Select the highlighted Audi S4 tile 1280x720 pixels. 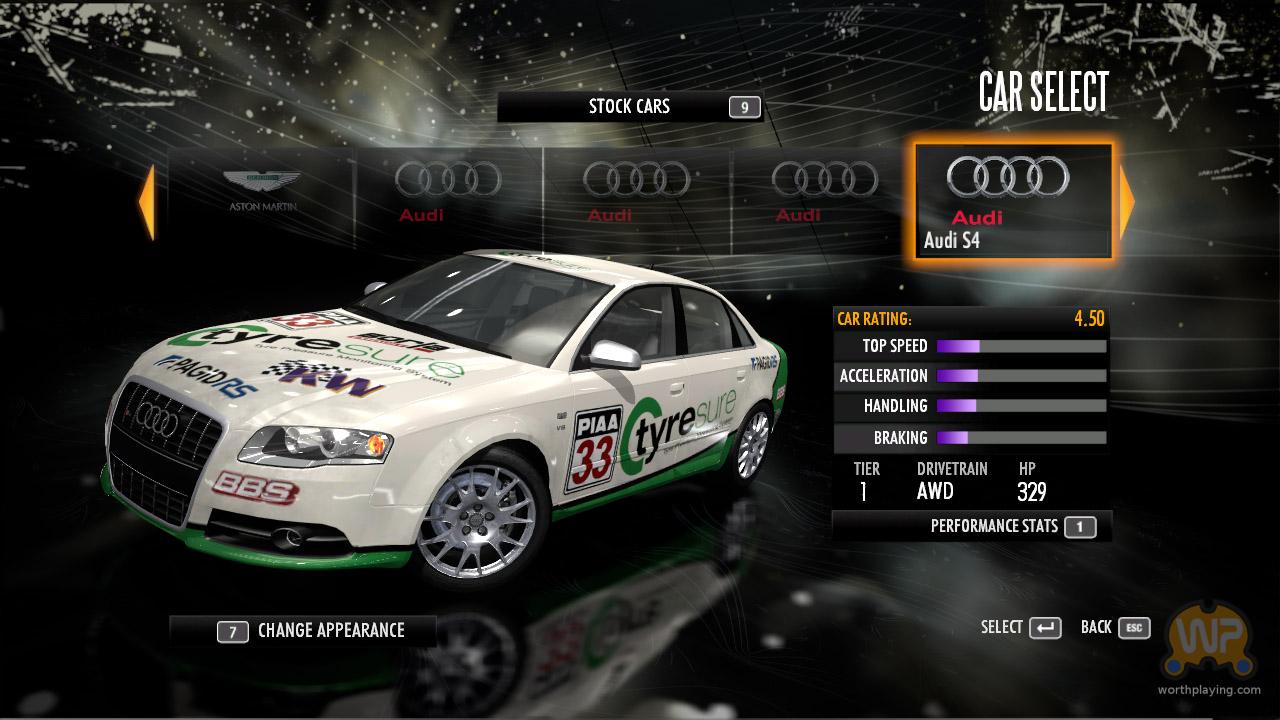tap(1012, 201)
